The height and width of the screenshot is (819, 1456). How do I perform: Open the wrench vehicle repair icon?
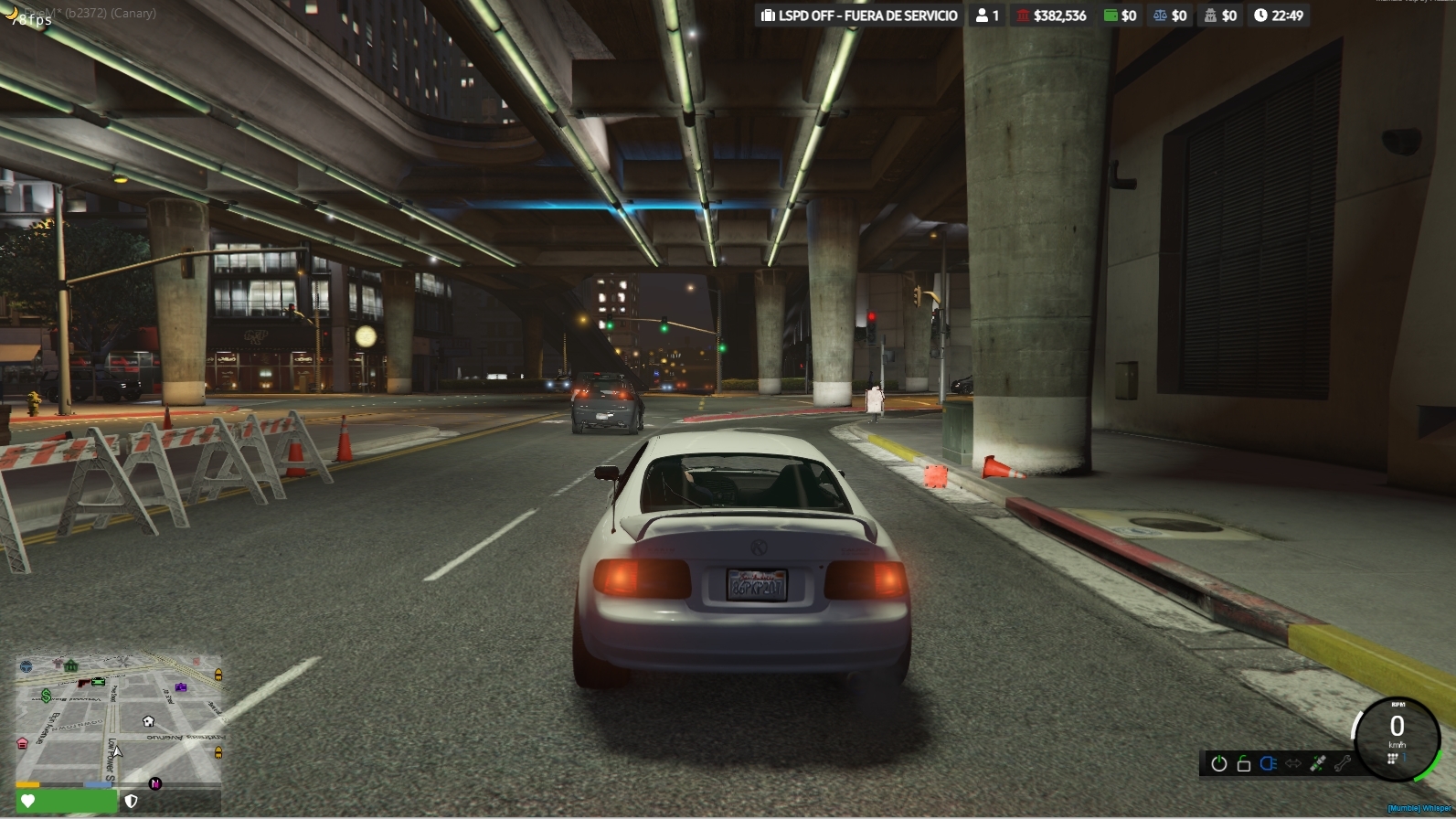point(1342,763)
